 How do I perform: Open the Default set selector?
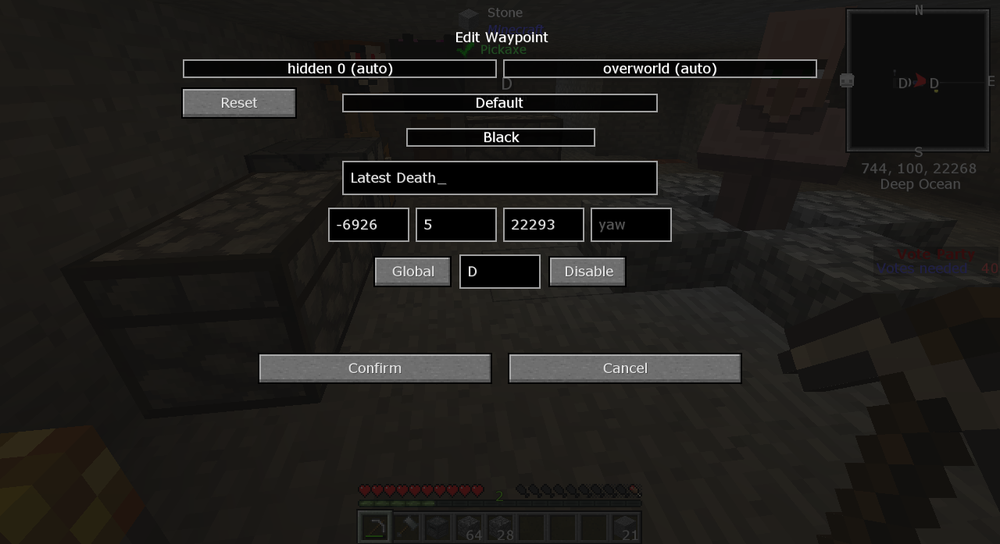(x=499, y=103)
